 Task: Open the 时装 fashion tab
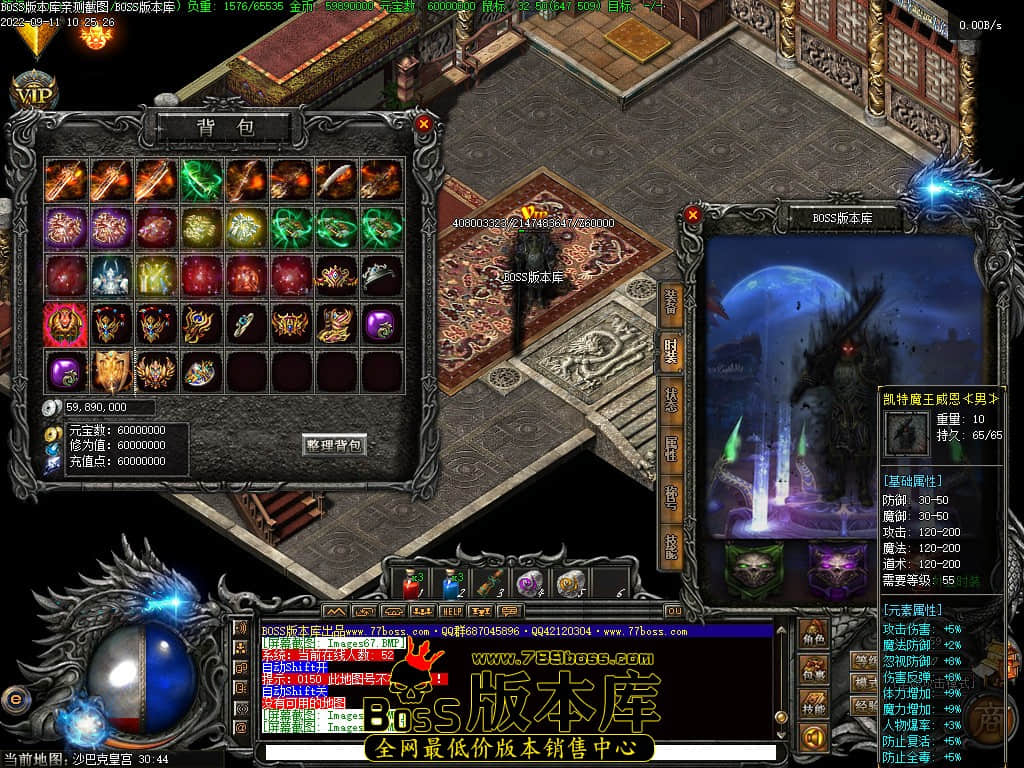point(670,352)
